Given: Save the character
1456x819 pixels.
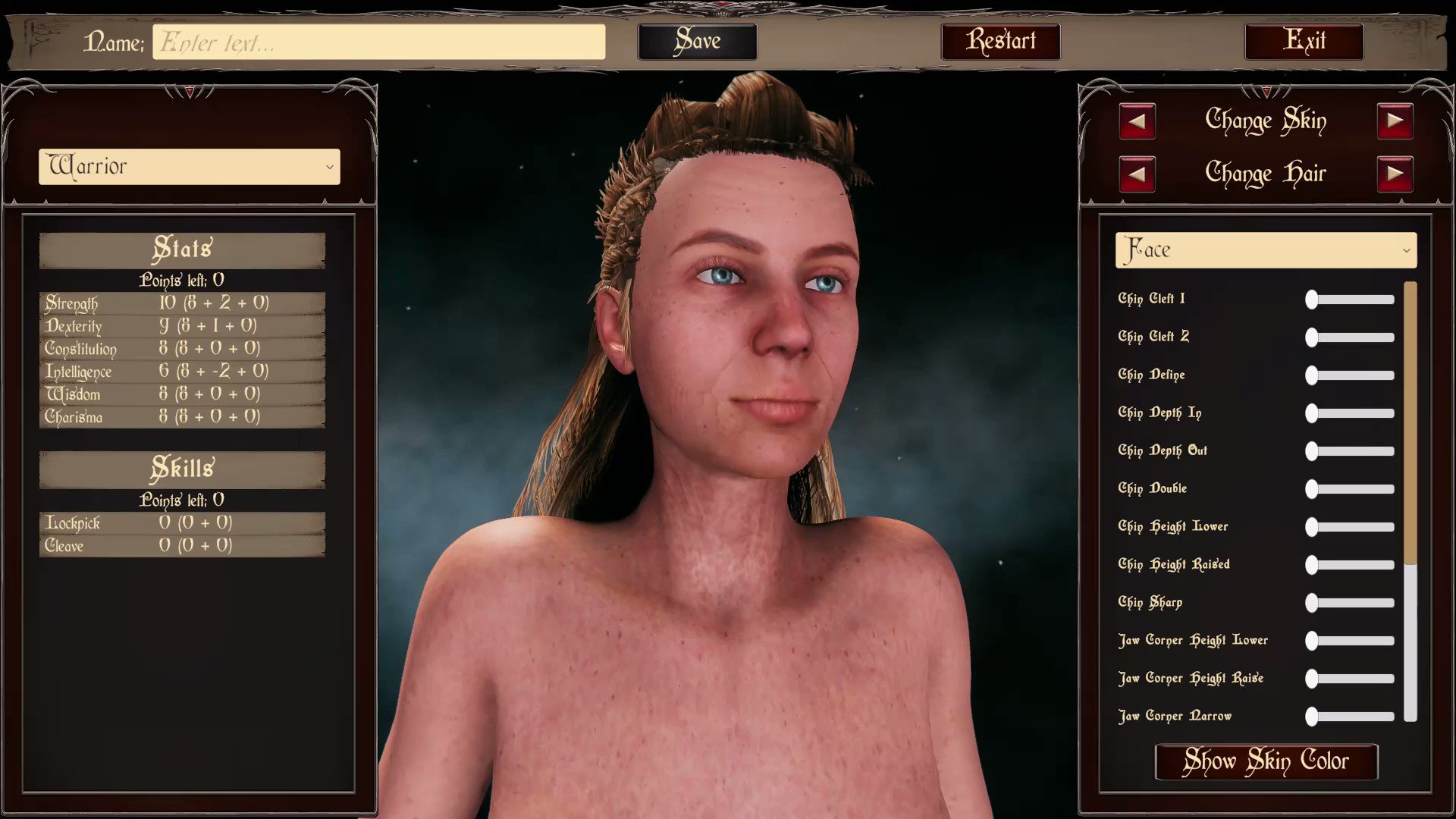Looking at the screenshot, I should (x=696, y=41).
